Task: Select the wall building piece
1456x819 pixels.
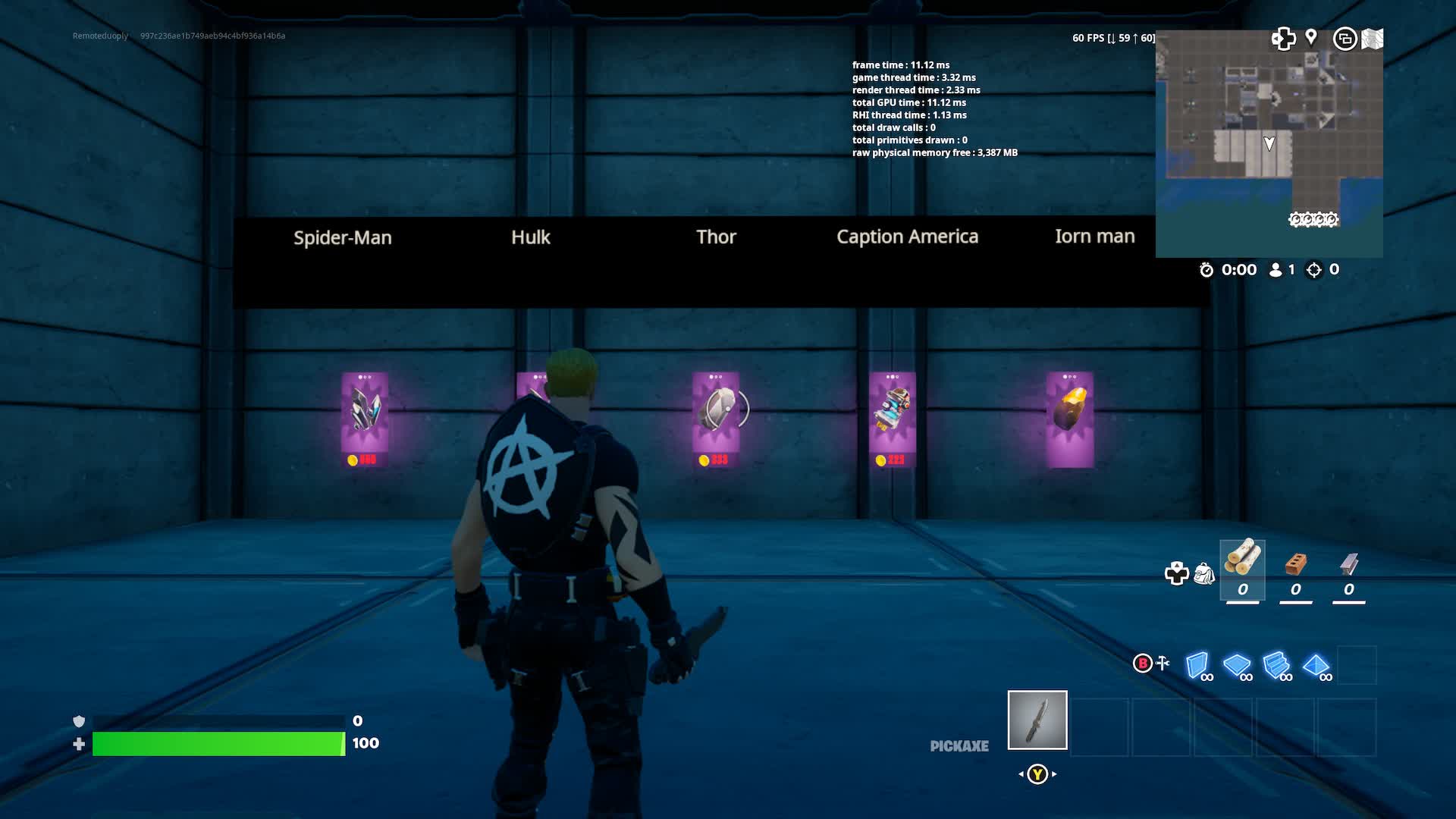Action: 1197,666
